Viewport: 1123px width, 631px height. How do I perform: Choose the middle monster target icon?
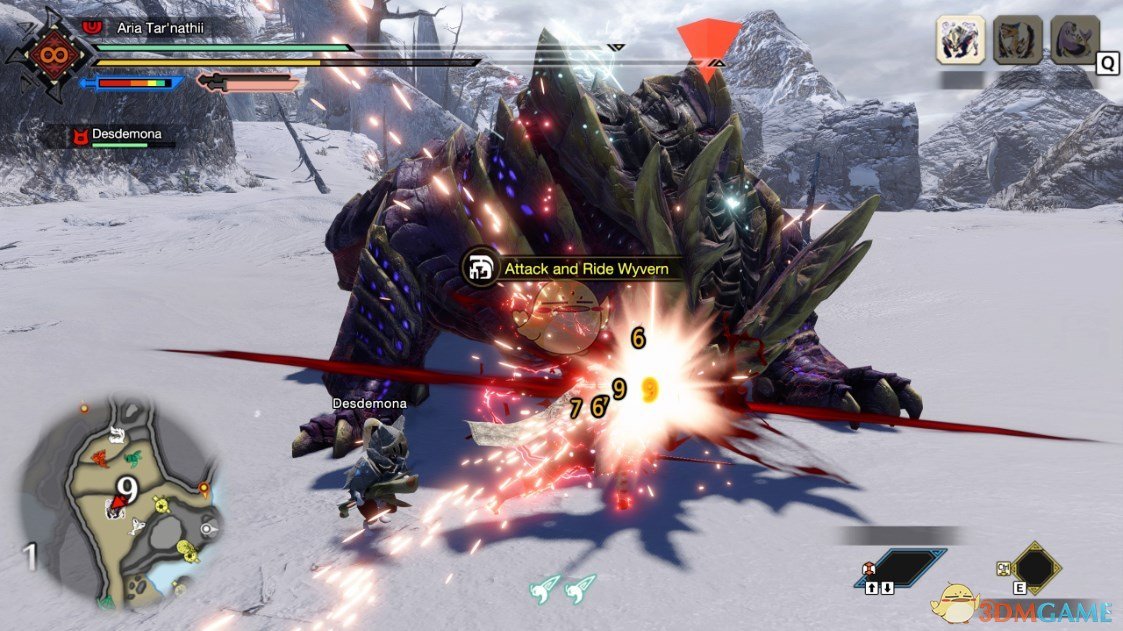(1017, 41)
